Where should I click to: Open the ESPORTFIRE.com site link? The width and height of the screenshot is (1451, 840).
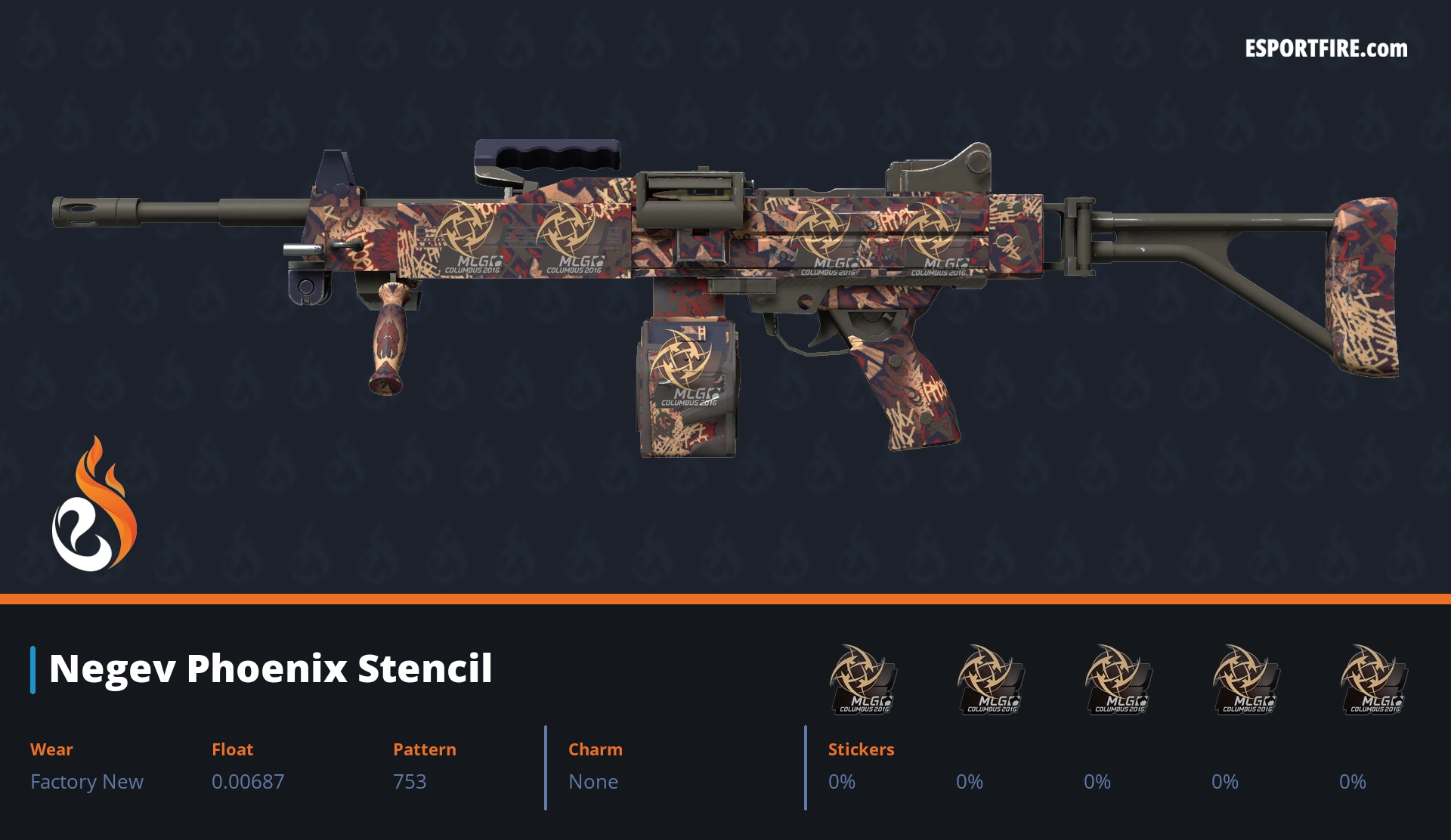(1326, 49)
